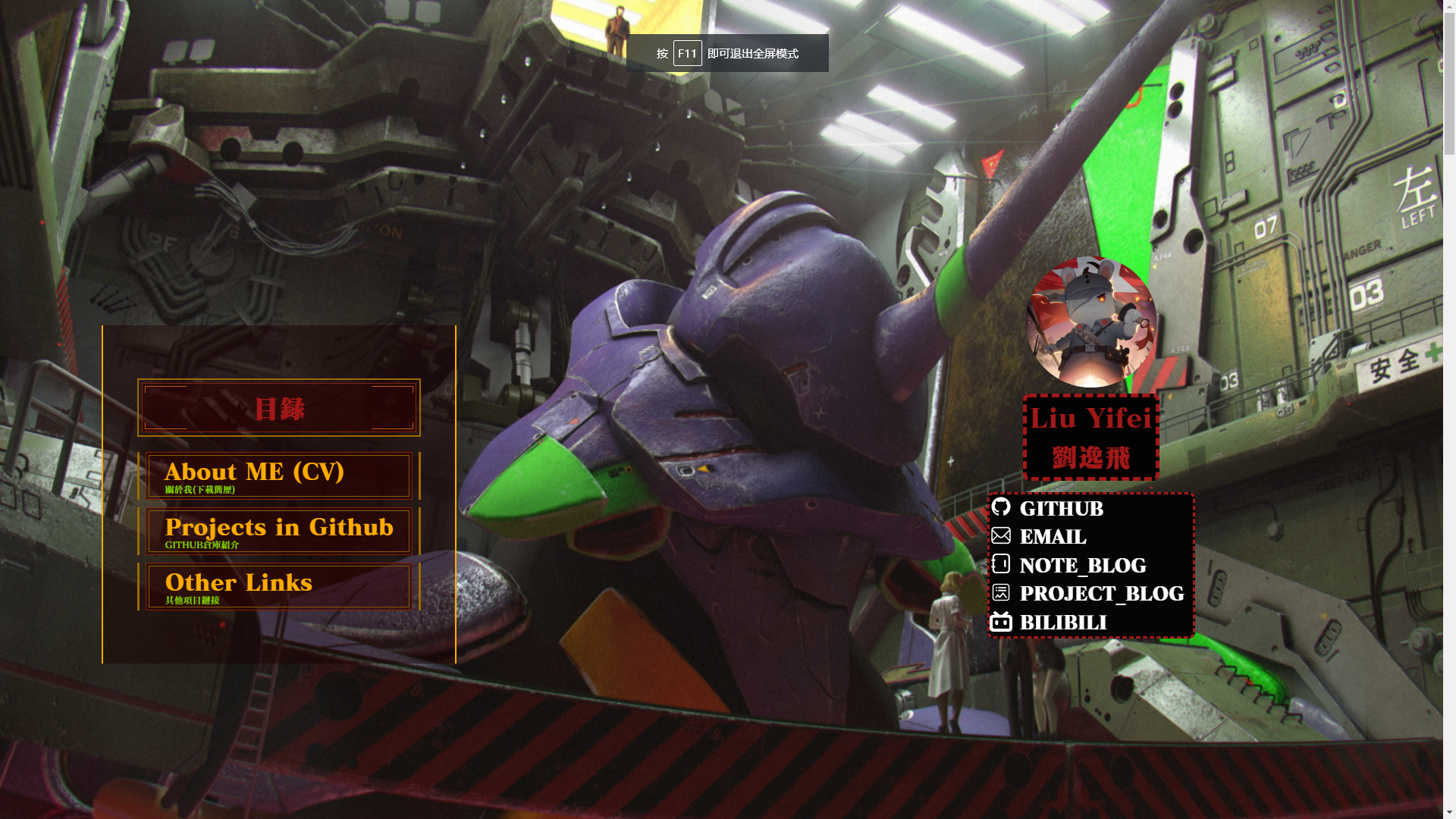Visit the NOTE_BLOG link

tap(1082, 565)
